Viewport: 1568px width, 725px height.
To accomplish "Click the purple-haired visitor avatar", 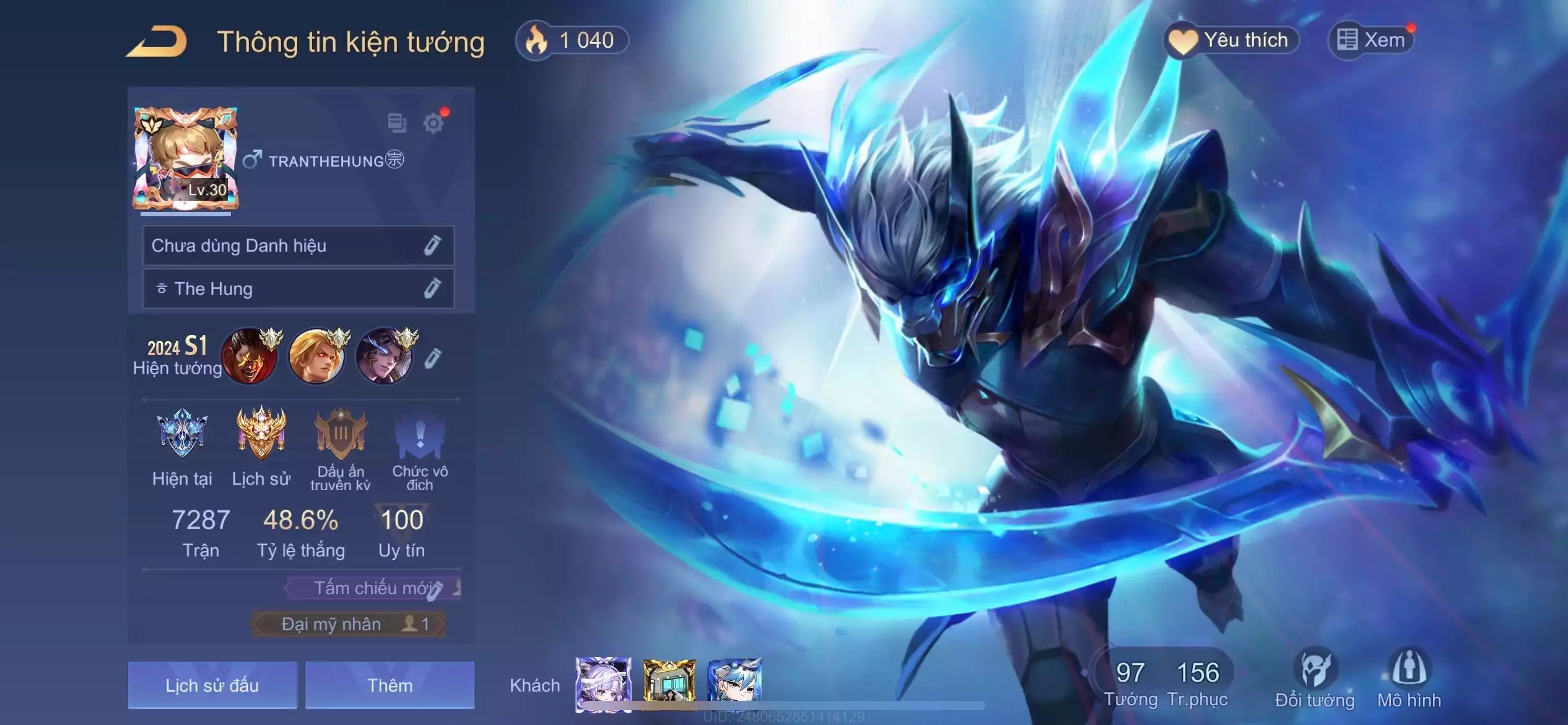I will pos(603,683).
